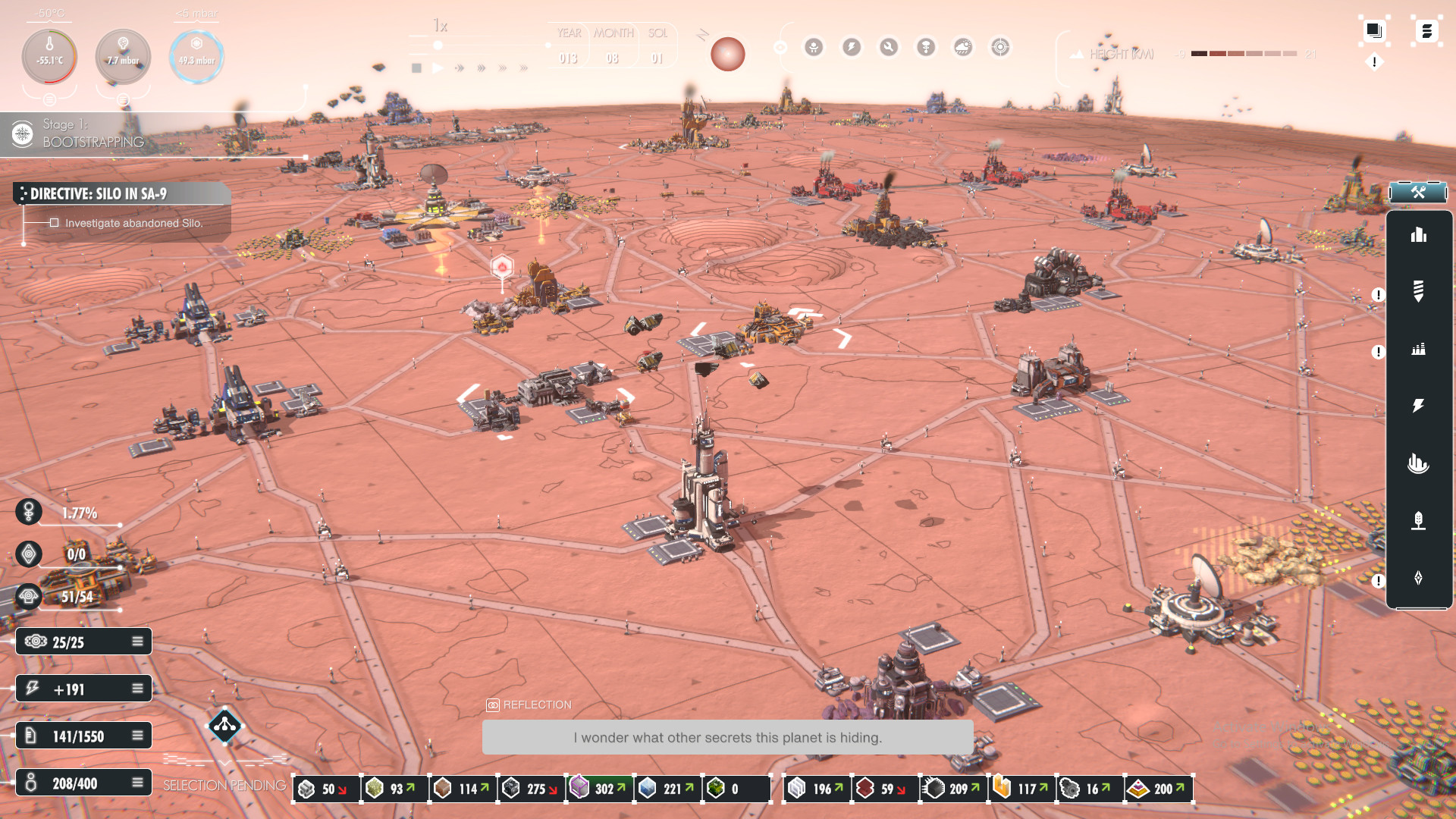This screenshot has width=1456, height=819.
Task: Select the power building category in sidebar
Action: tap(1418, 406)
